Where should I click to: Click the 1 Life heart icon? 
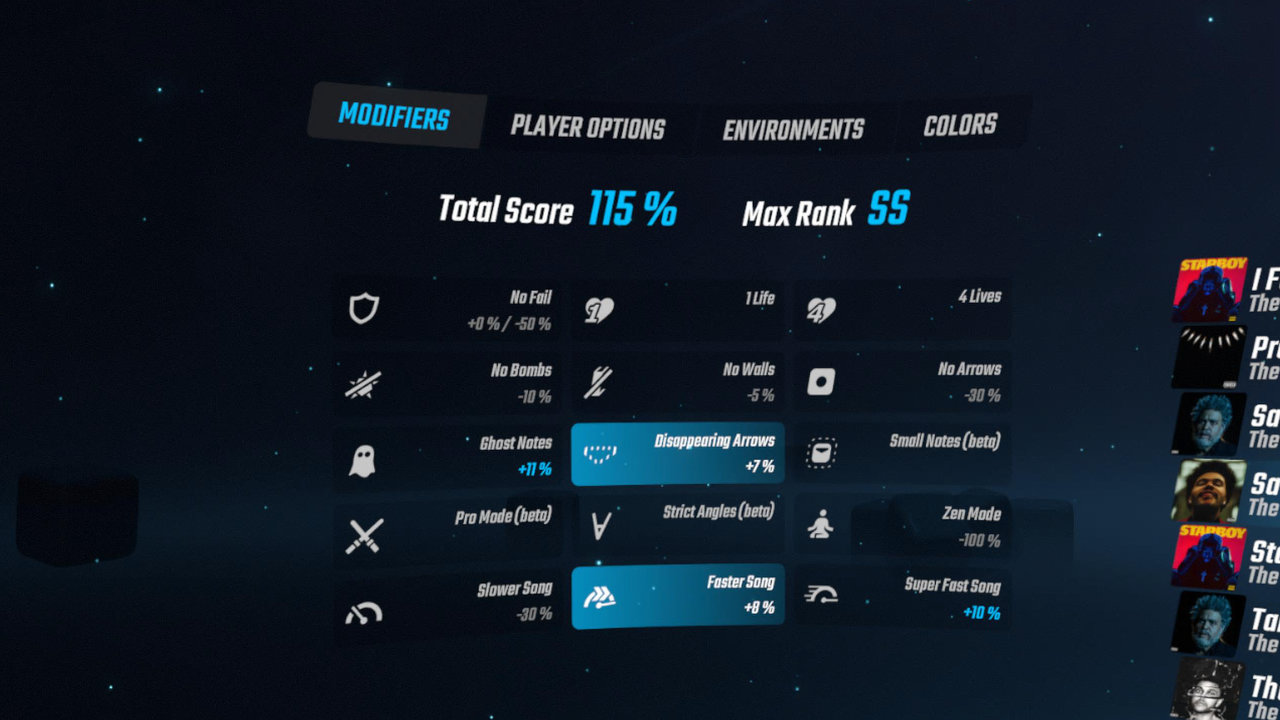tap(597, 309)
